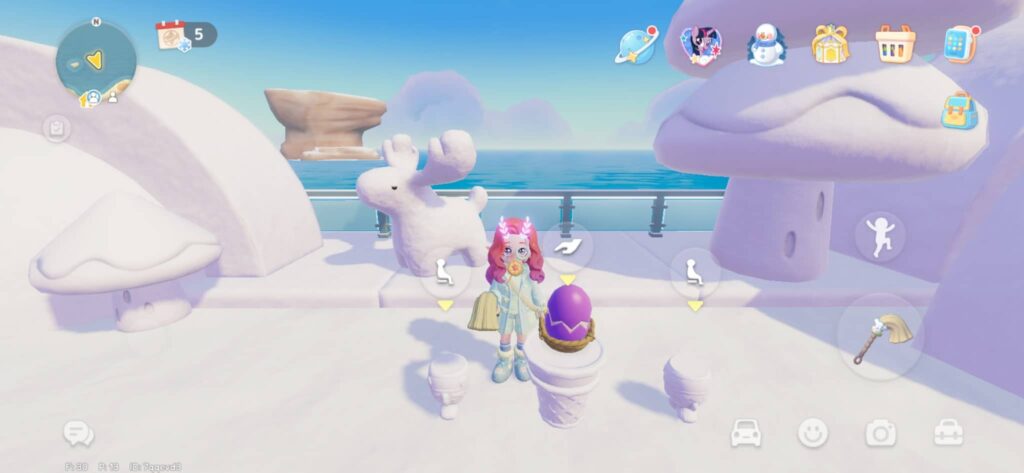Open the blue smartwatch menu

click(x=959, y=45)
